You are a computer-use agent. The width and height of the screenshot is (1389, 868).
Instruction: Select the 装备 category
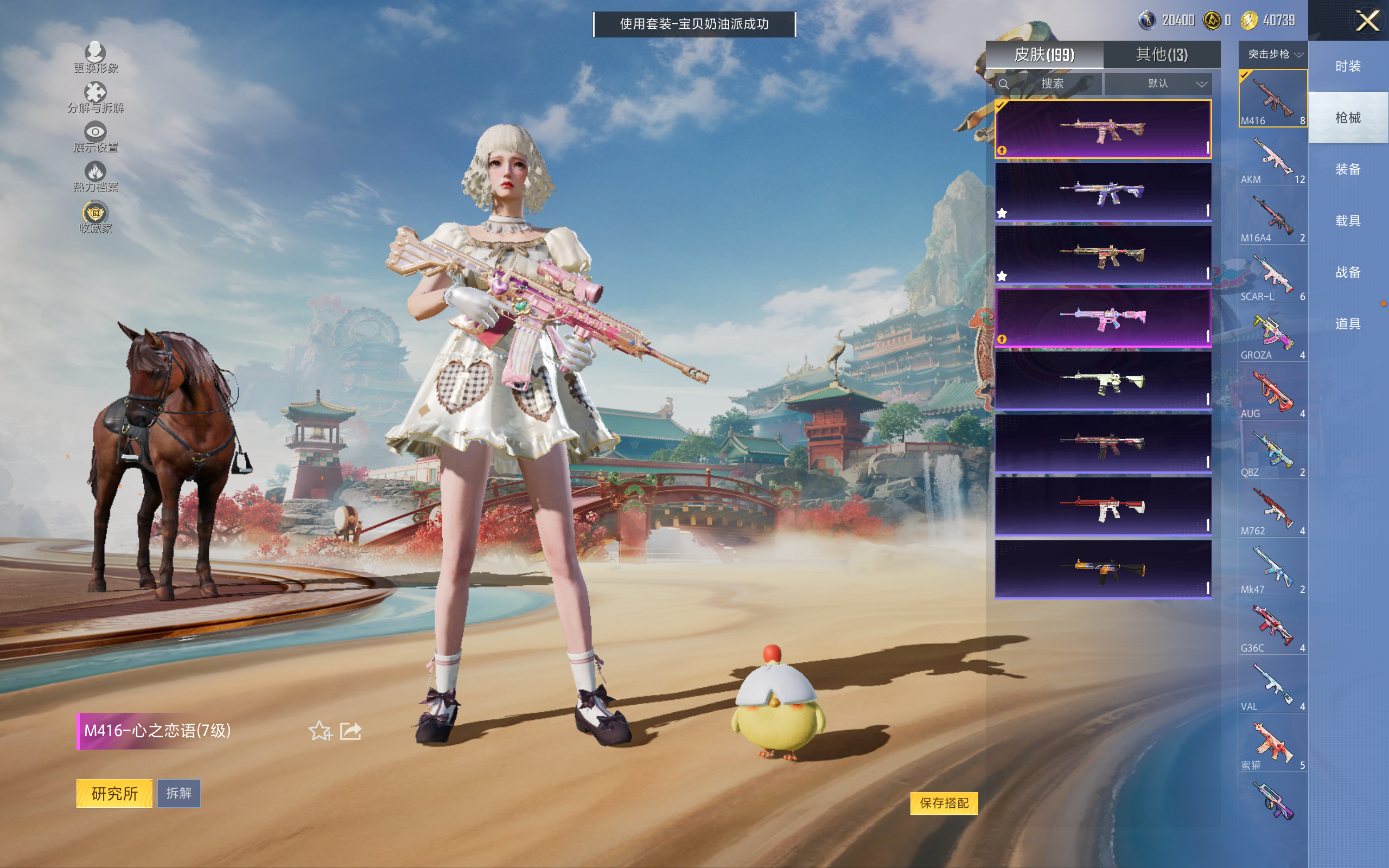point(1347,169)
